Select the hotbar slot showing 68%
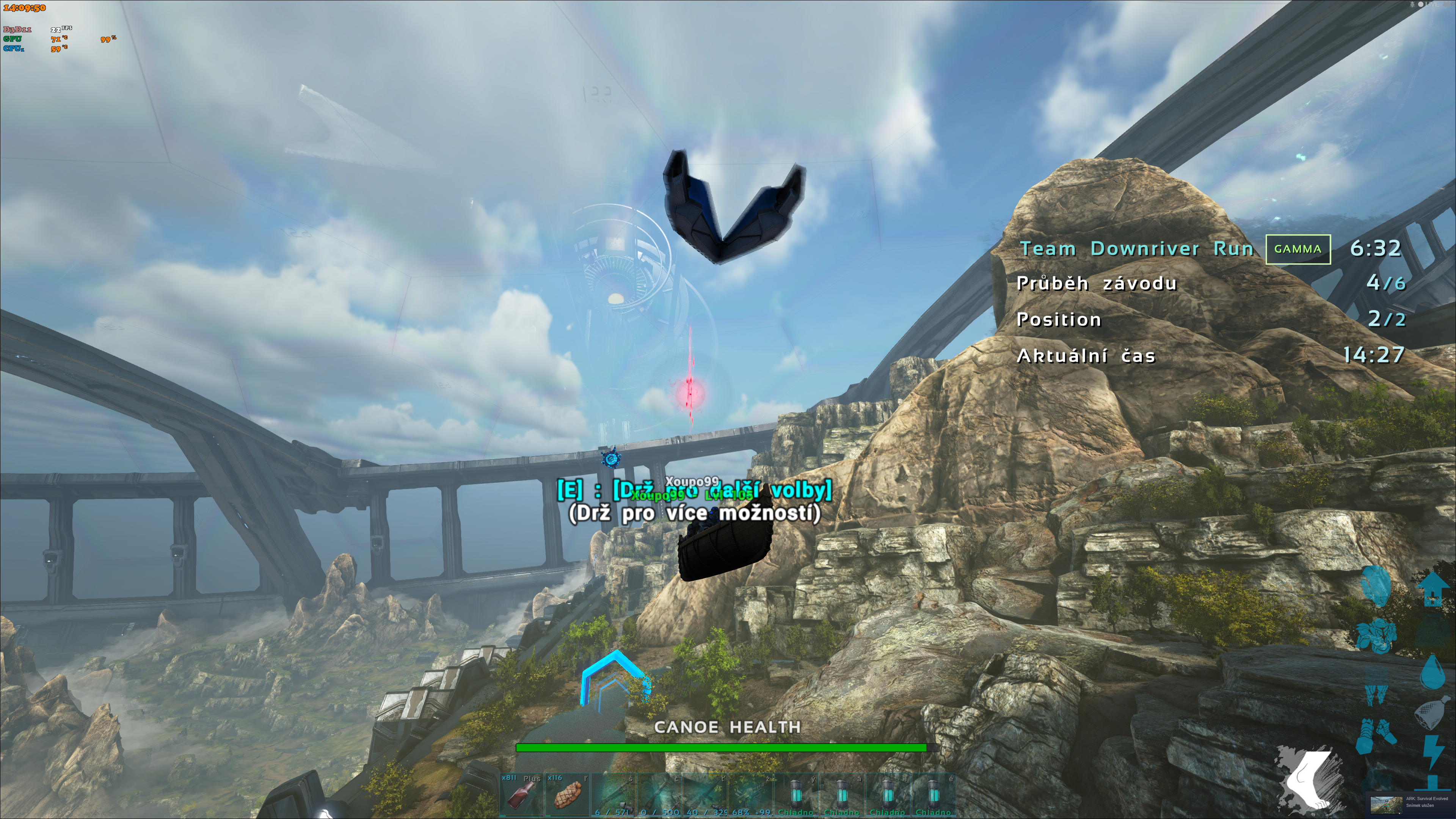 (751, 794)
